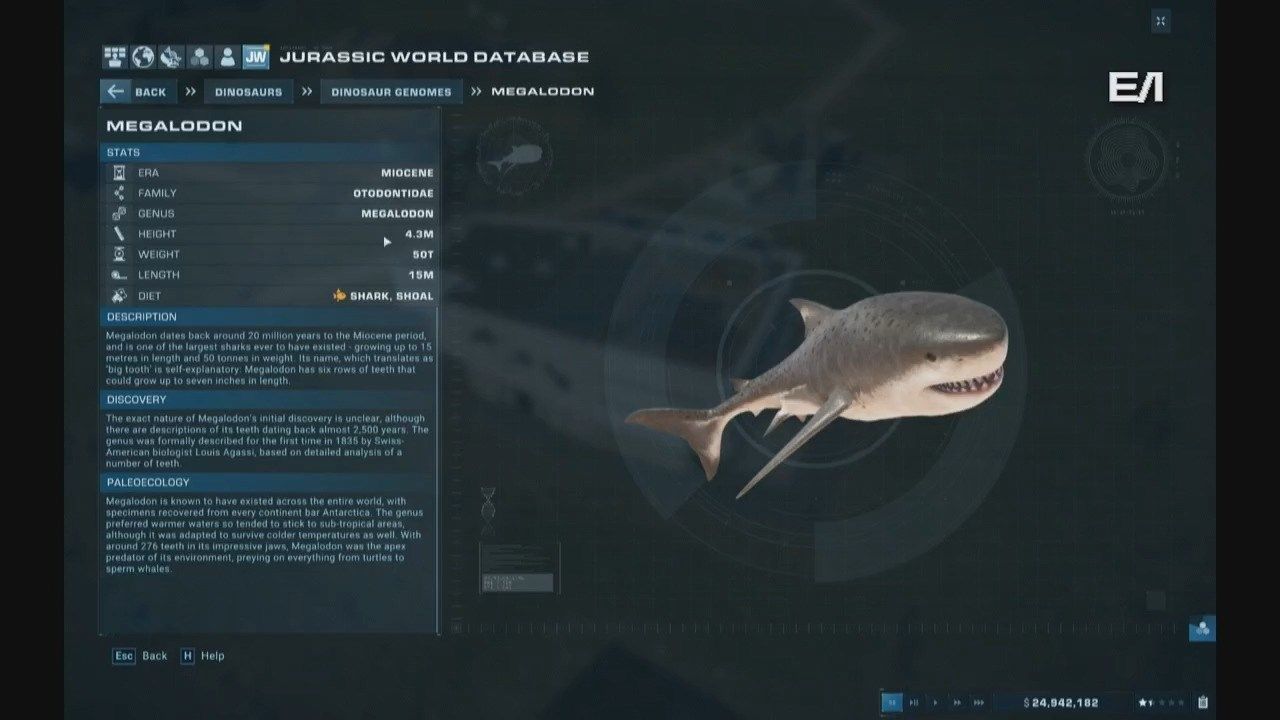
Task: Return to Dinosaur Genomes list
Action: point(391,92)
